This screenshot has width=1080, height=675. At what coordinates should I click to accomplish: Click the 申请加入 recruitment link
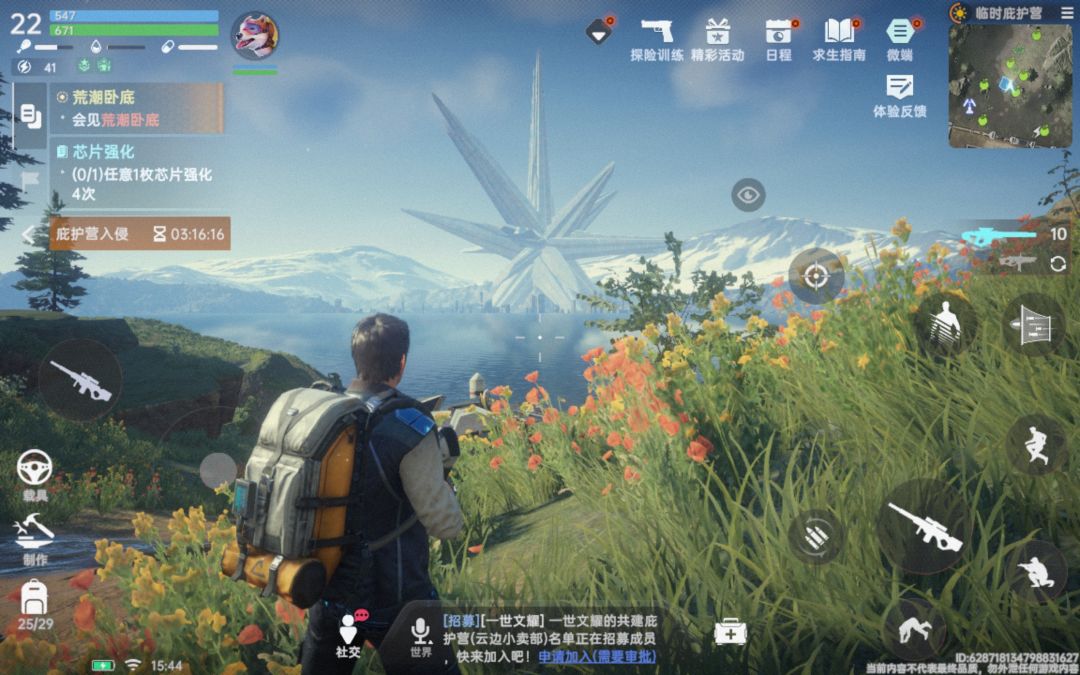tap(597, 656)
